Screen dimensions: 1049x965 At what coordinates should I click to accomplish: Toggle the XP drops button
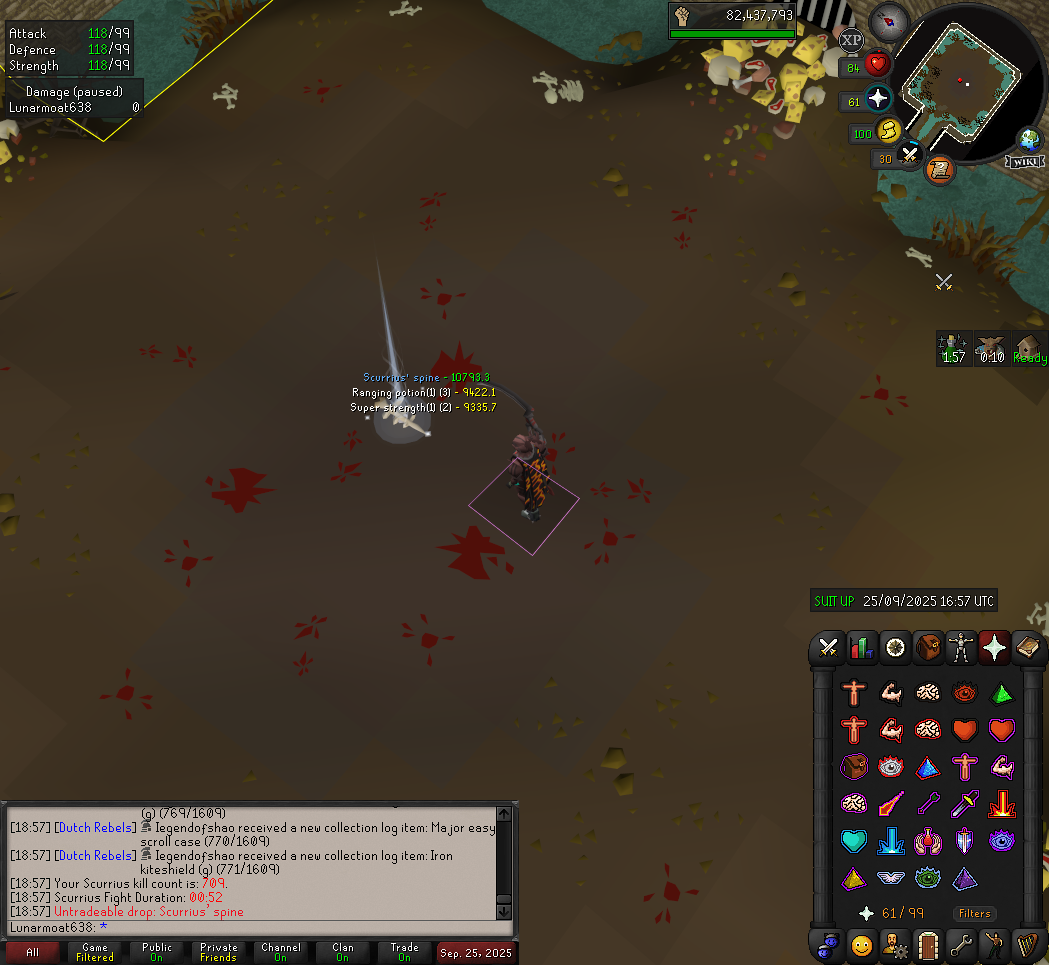point(850,41)
